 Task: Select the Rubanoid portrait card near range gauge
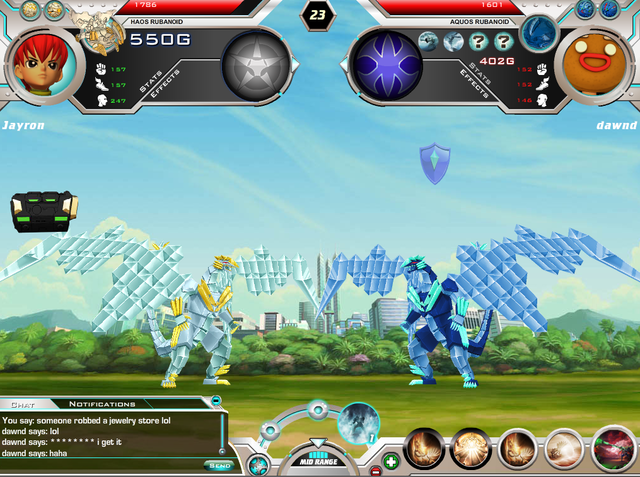click(x=356, y=425)
